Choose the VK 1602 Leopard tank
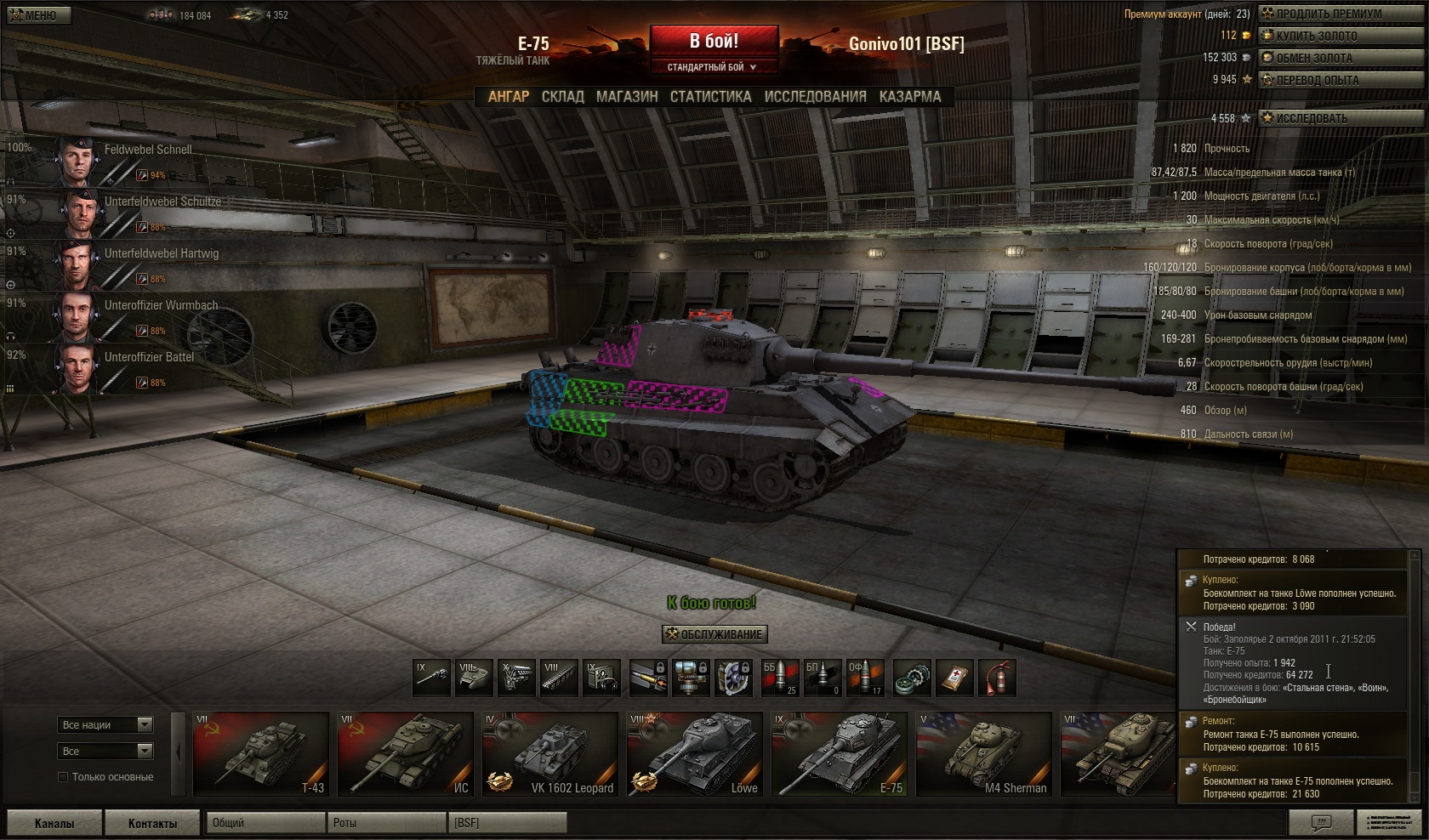This screenshot has width=1429, height=840. (x=549, y=753)
